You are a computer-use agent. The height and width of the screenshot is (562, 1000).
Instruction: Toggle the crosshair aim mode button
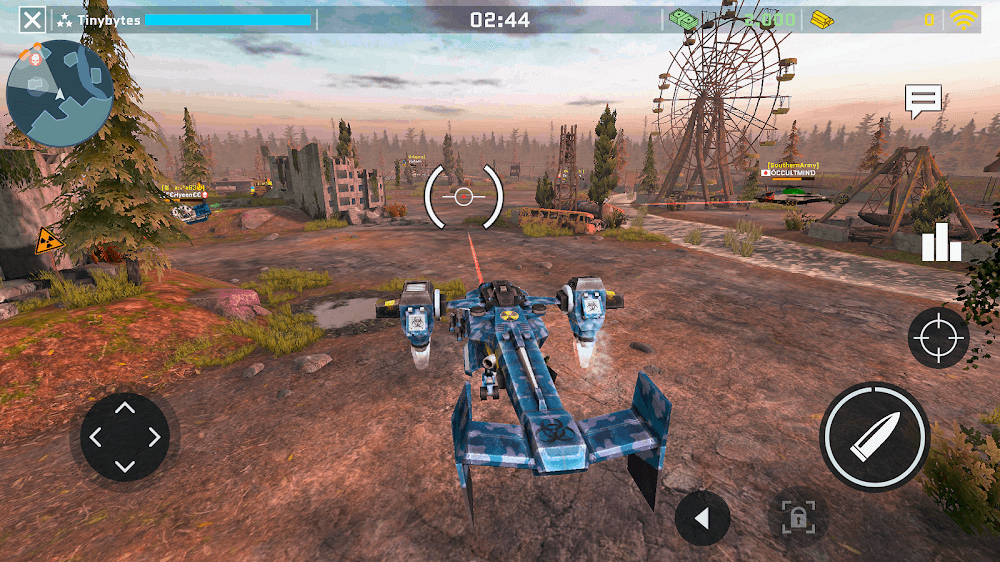tap(938, 338)
